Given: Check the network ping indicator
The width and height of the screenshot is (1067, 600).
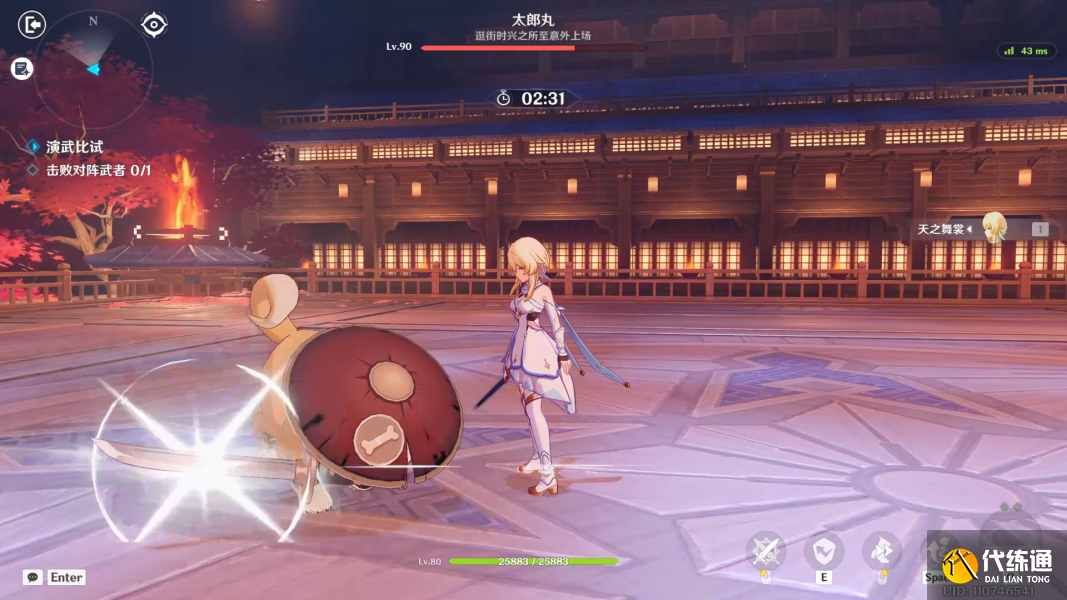Looking at the screenshot, I should (1026, 51).
